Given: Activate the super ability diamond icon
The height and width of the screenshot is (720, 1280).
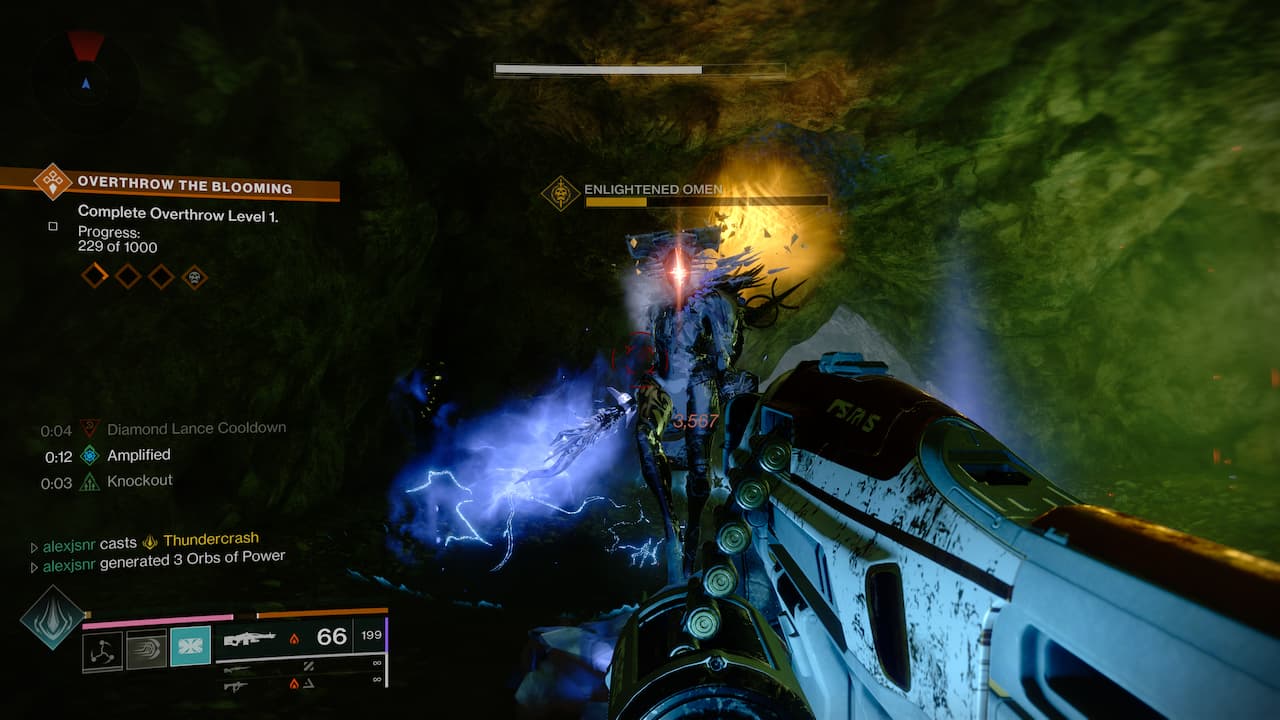Looking at the screenshot, I should coord(52,617).
